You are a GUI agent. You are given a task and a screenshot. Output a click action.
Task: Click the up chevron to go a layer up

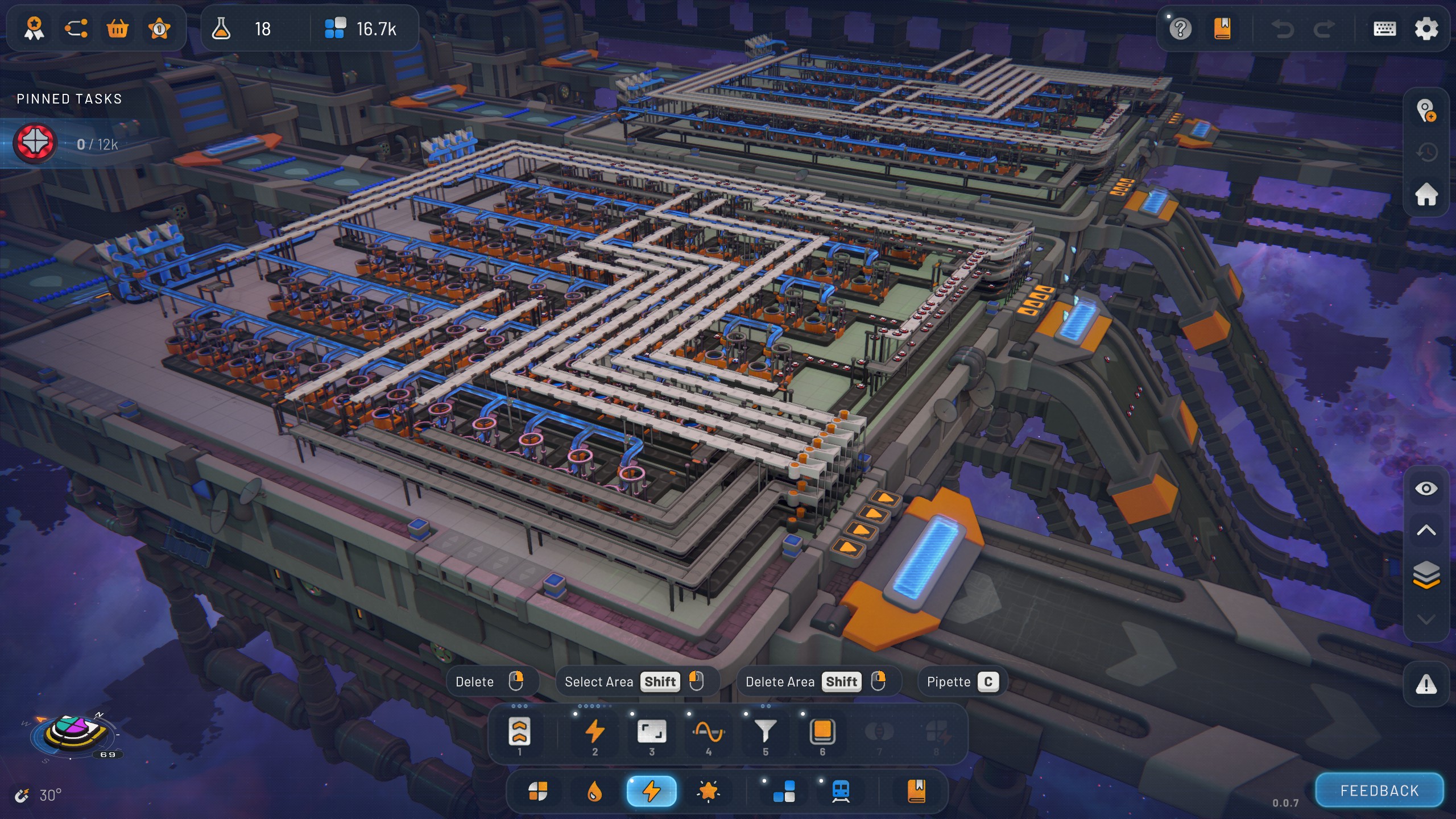[x=1428, y=530]
